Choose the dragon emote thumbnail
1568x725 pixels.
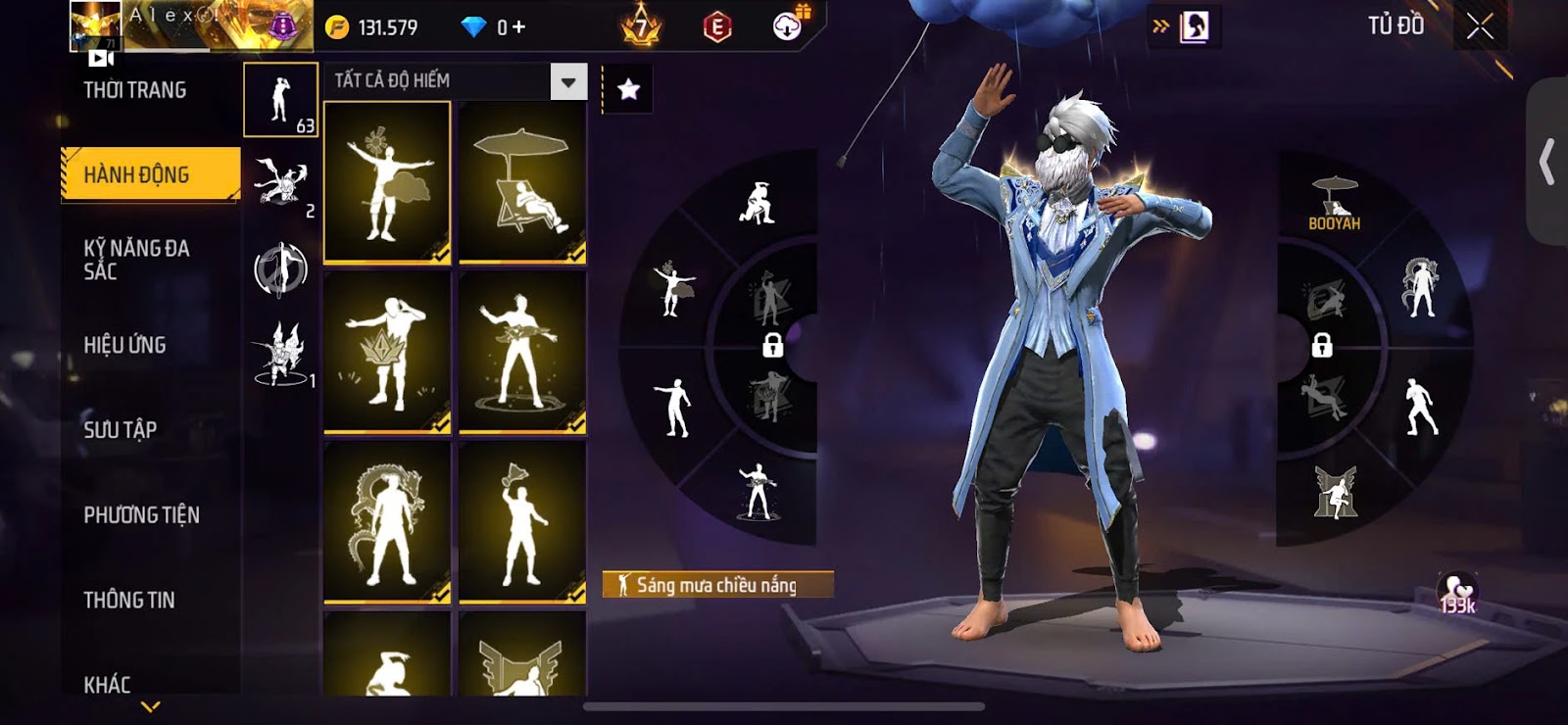click(387, 522)
